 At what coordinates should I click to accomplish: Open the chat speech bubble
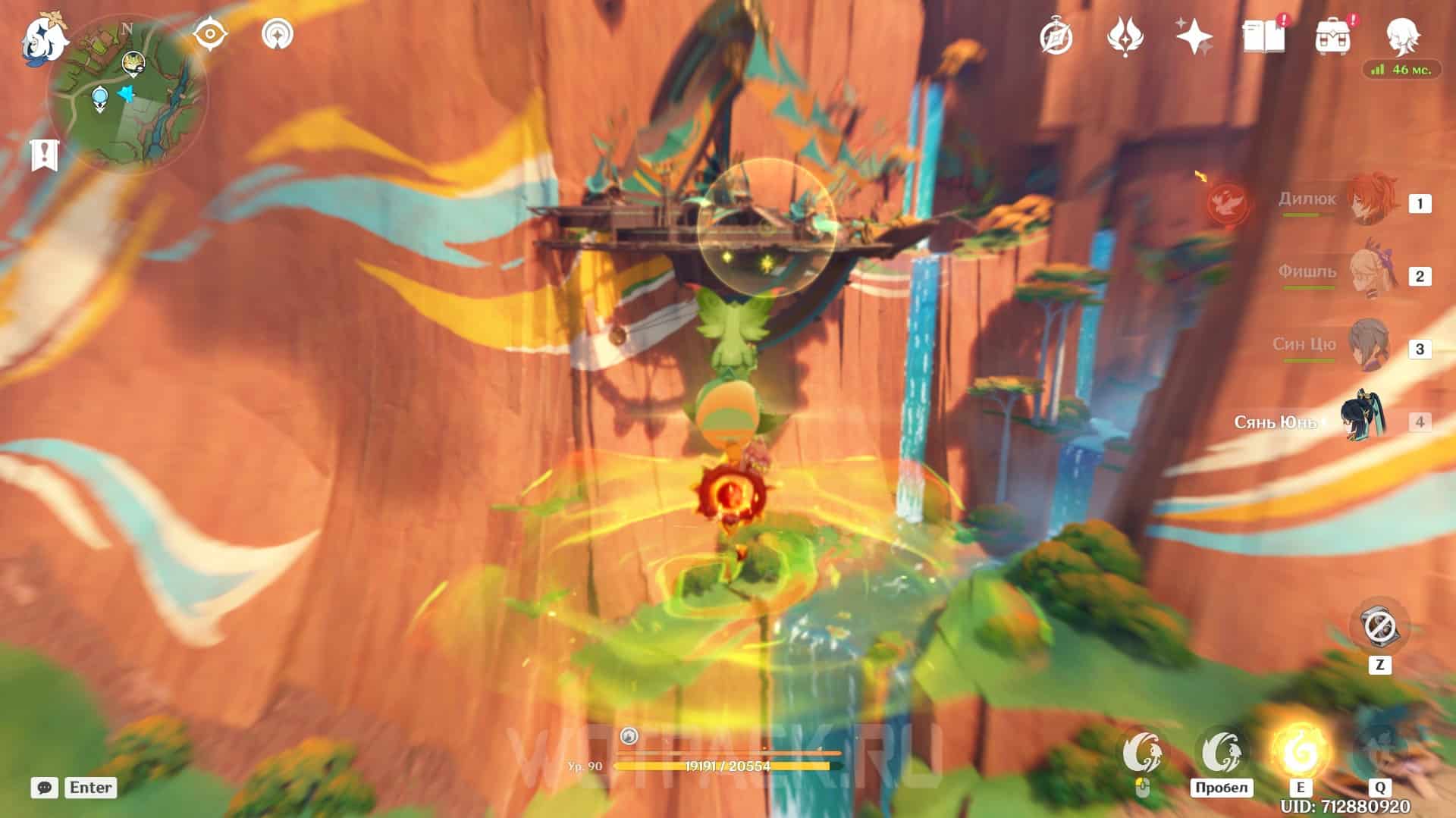point(45,788)
